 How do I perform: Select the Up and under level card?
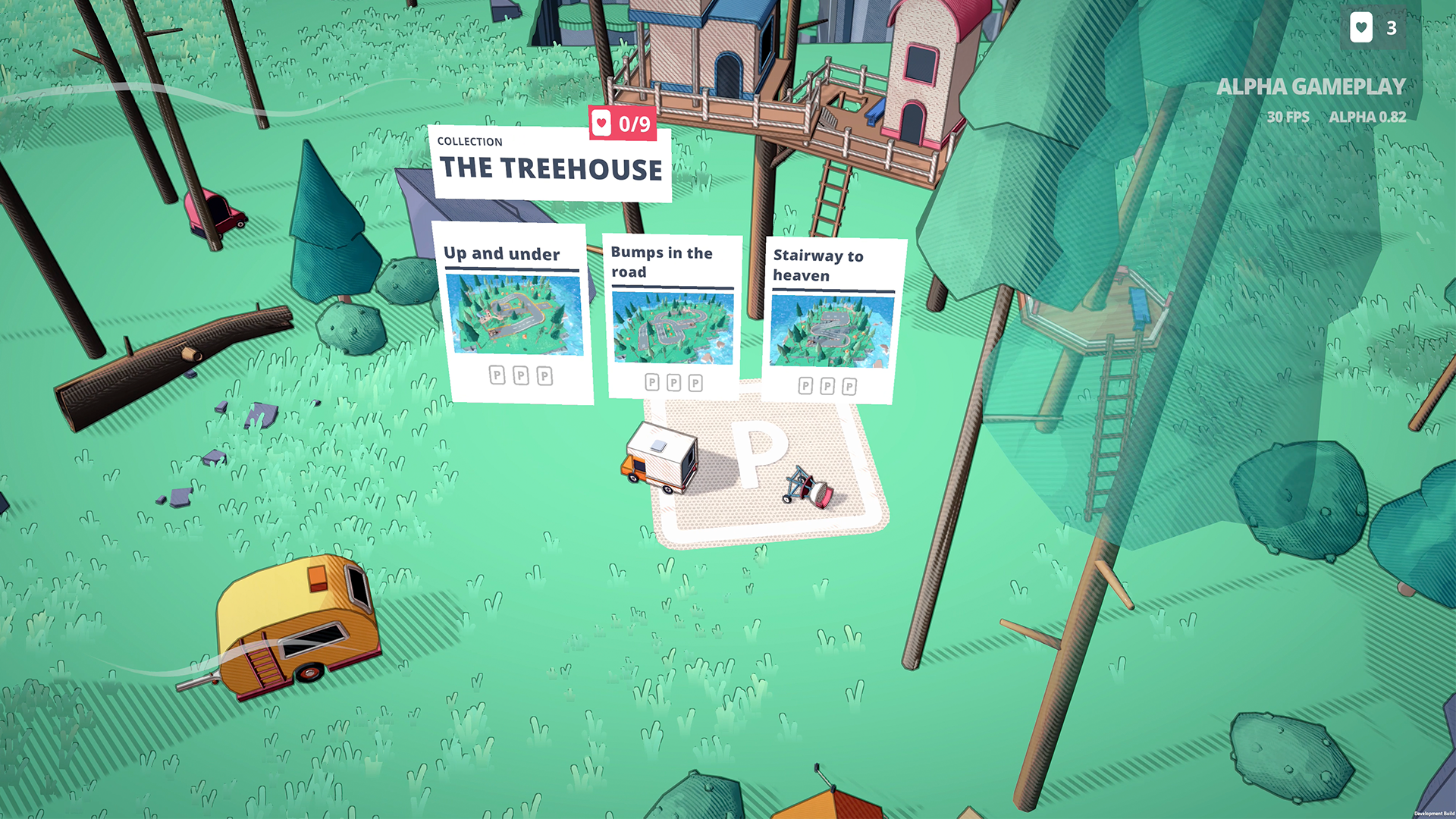[513, 312]
